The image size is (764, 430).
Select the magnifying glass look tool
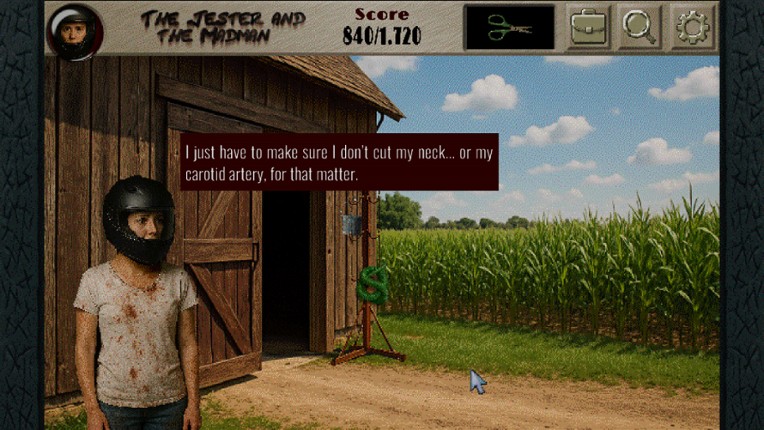639,27
